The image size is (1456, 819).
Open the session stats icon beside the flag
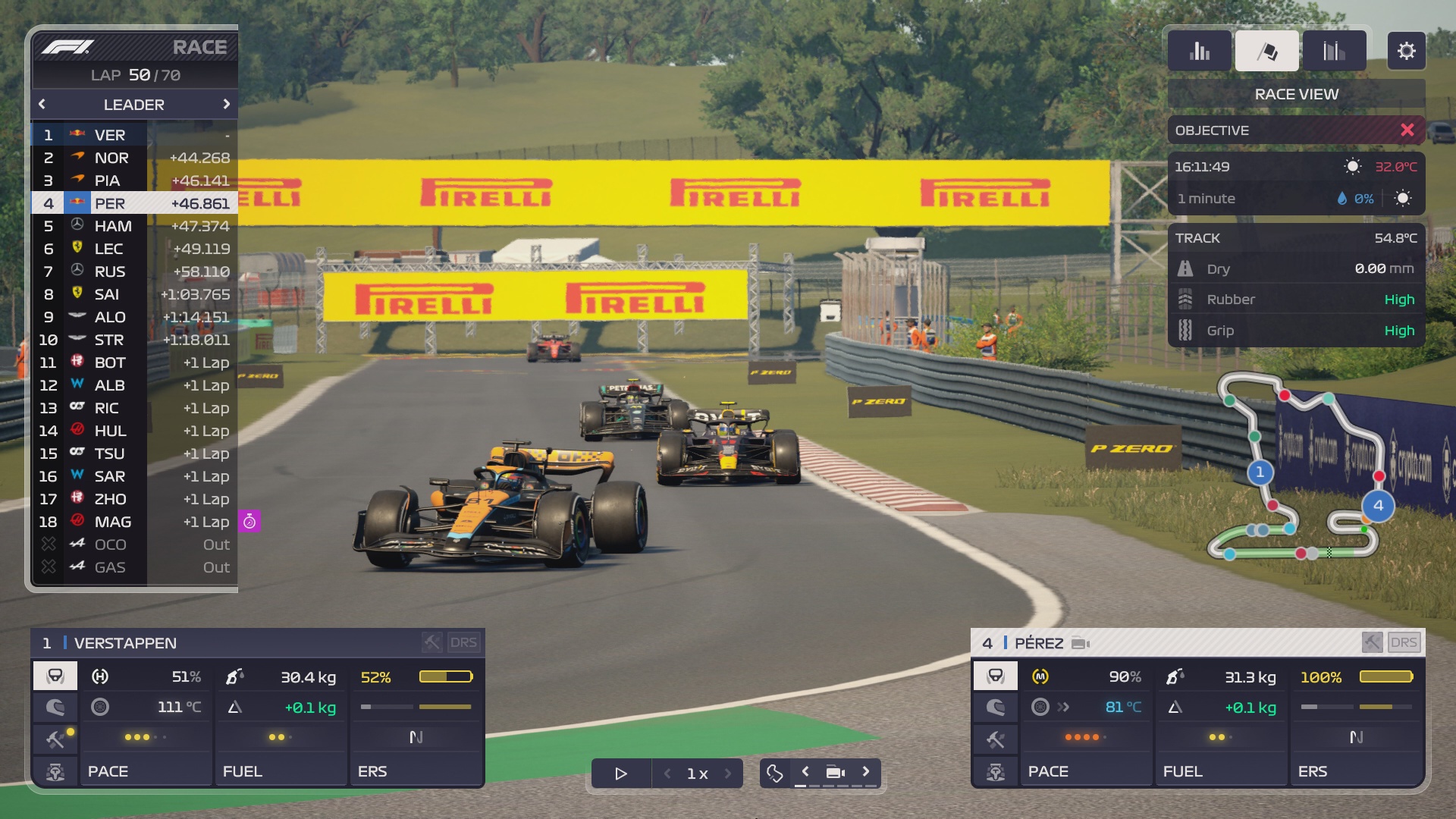(1334, 51)
